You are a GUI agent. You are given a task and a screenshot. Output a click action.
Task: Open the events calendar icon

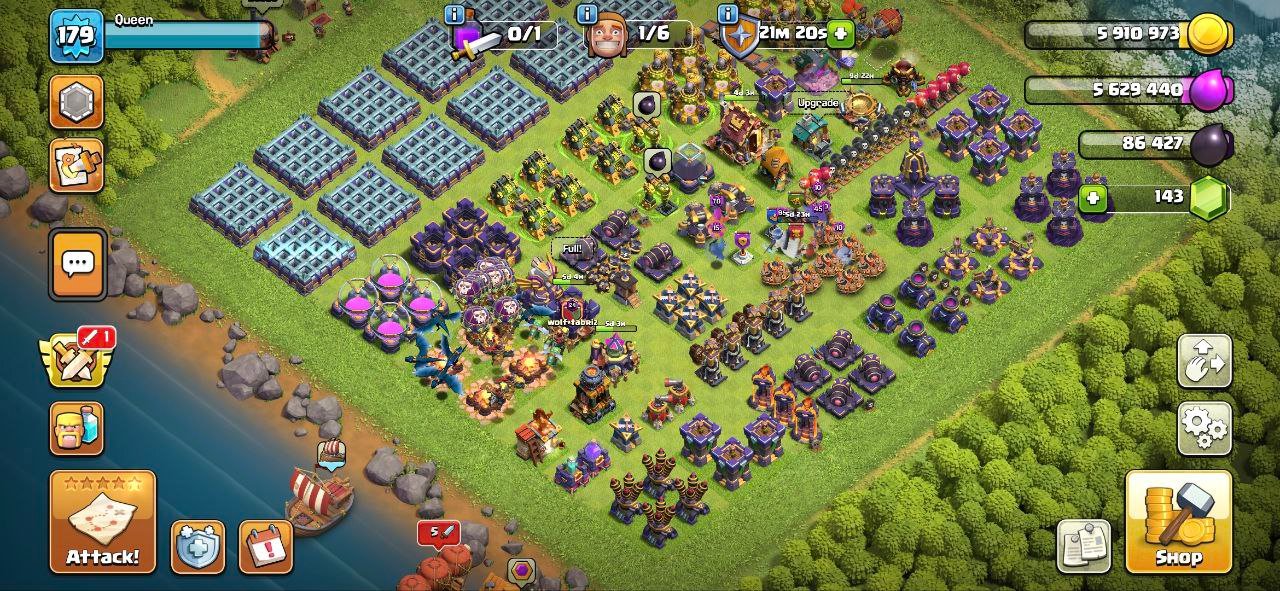pos(265,547)
